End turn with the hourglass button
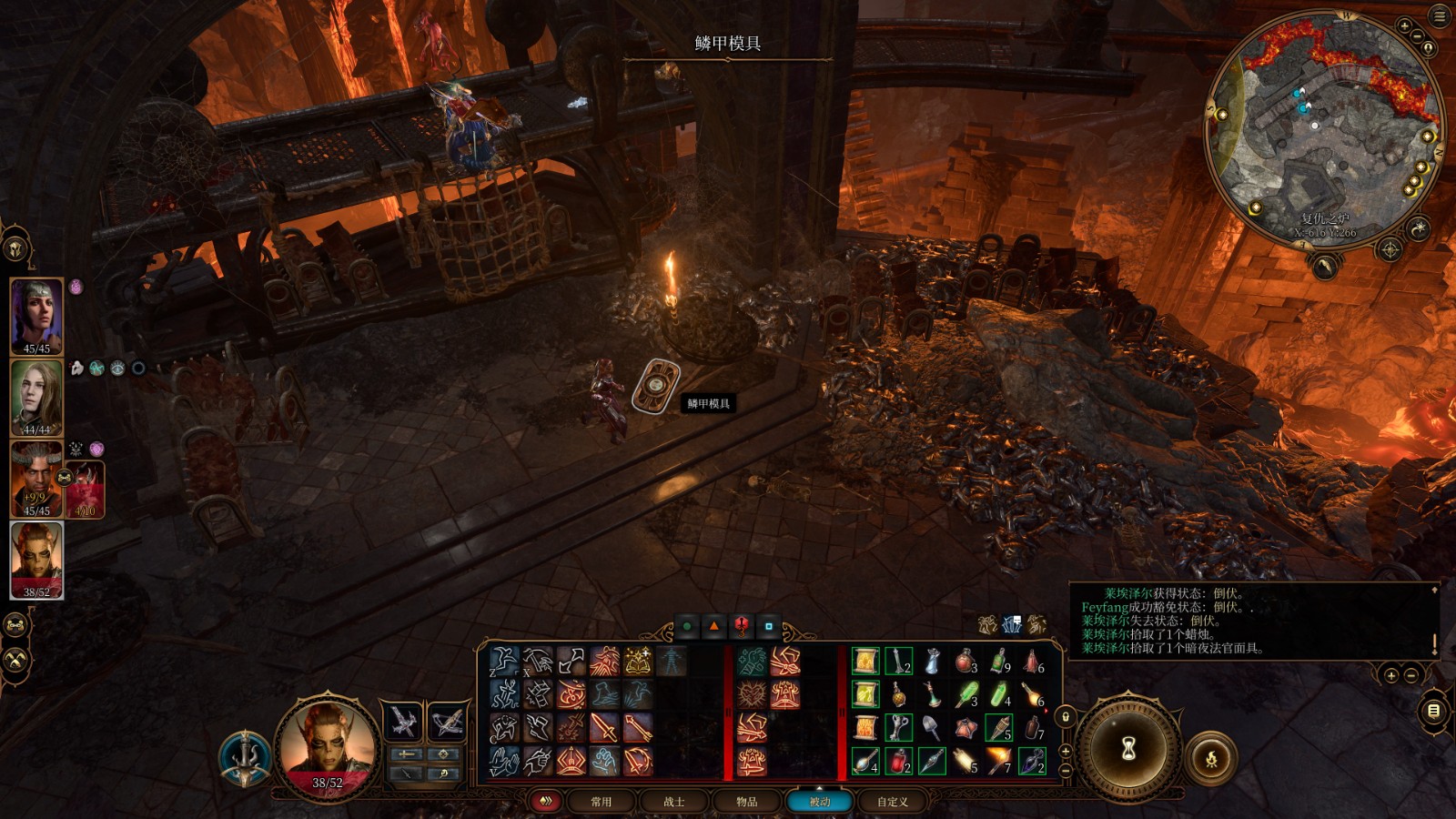 click(1128, 749)
